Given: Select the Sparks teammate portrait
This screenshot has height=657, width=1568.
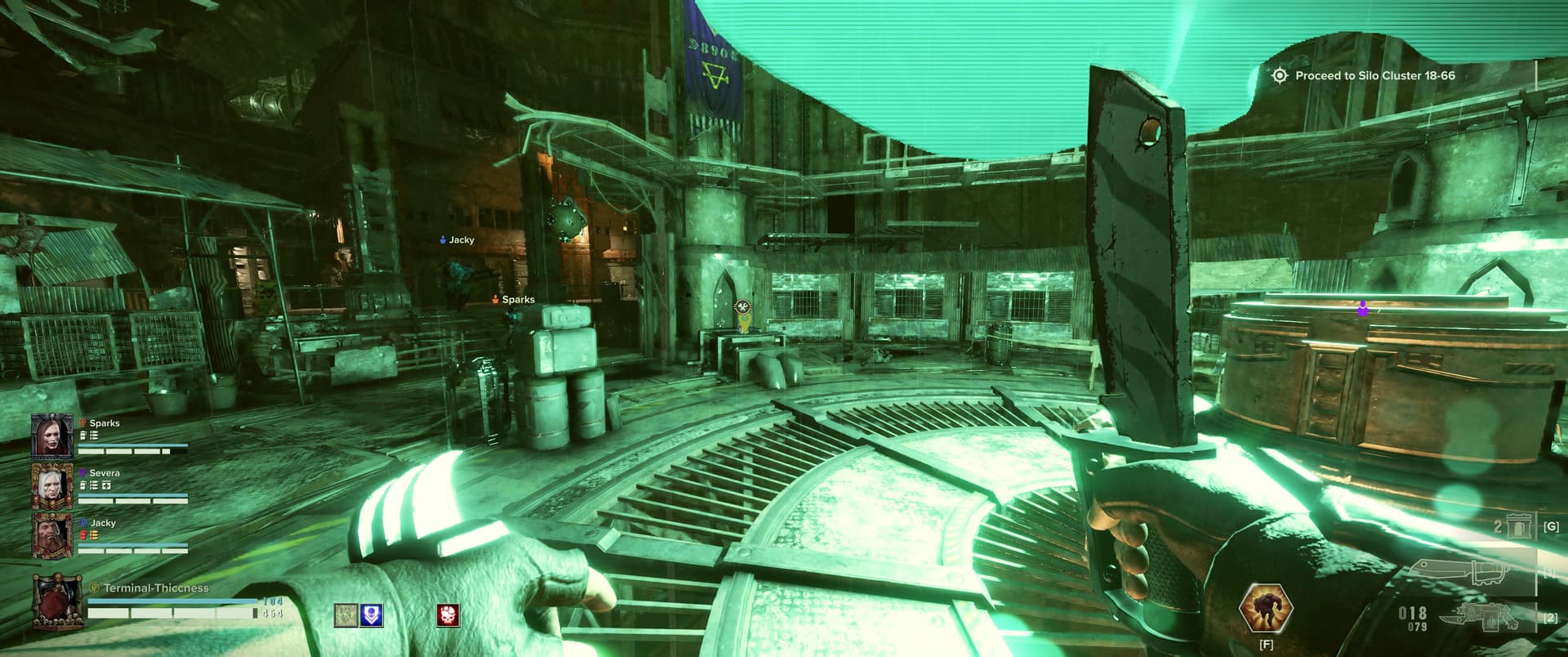Looking at the screenshot, I should point(52,436).
